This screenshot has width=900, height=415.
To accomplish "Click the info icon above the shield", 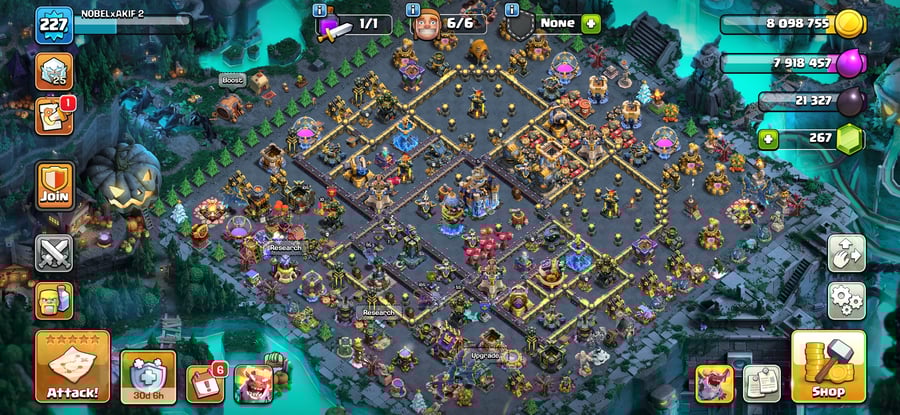I will point(514,9).
